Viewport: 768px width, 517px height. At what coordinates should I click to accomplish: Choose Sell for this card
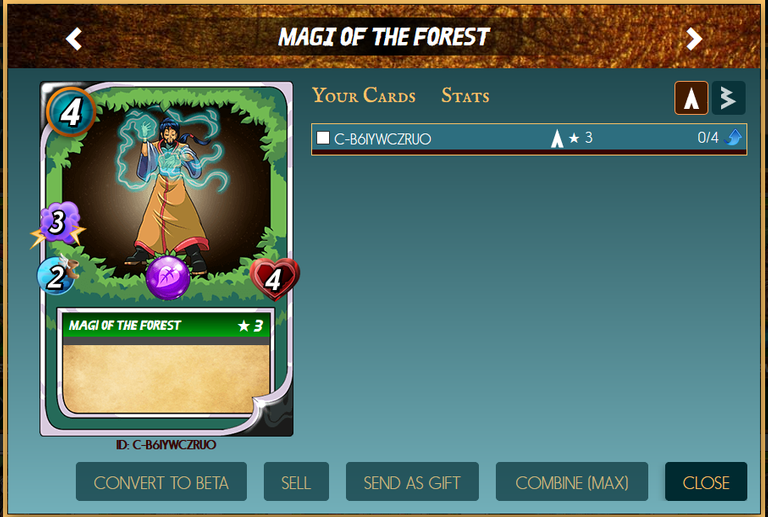click(295, 482)
